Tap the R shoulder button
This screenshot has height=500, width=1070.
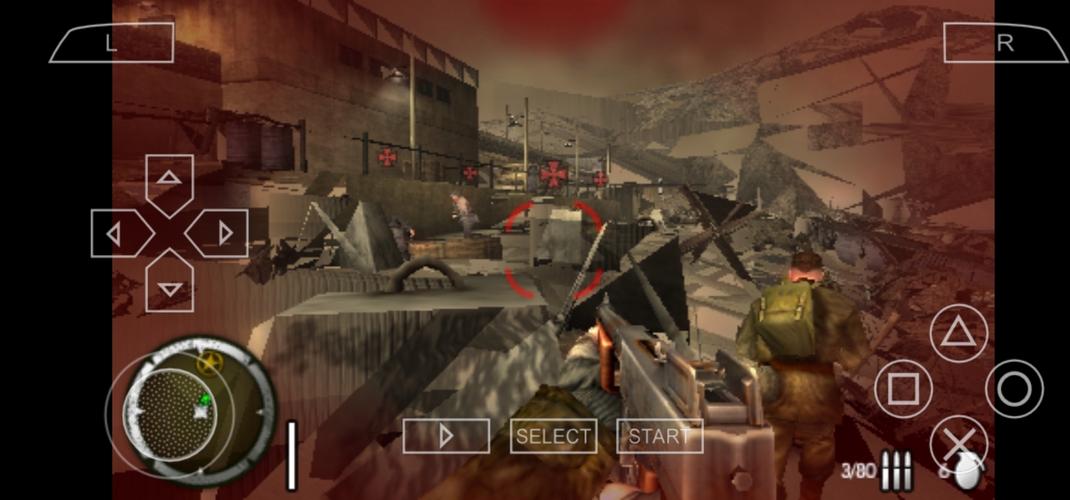(x=1005, y=43)
